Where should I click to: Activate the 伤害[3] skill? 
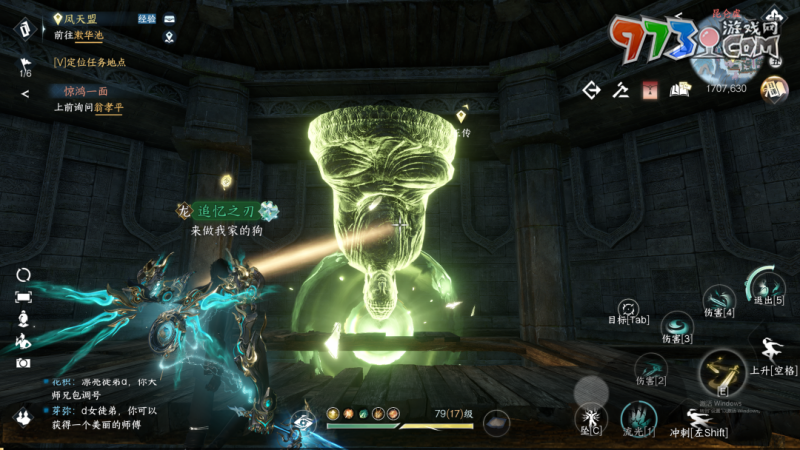678,325
